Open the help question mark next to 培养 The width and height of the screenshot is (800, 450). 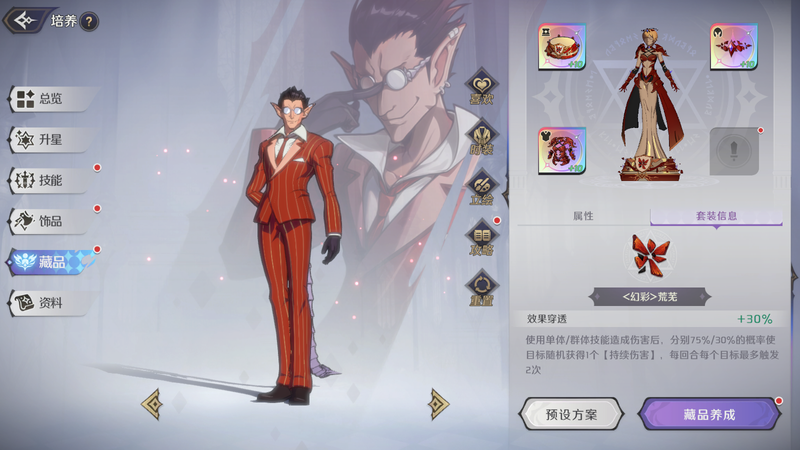pos(89,21)
